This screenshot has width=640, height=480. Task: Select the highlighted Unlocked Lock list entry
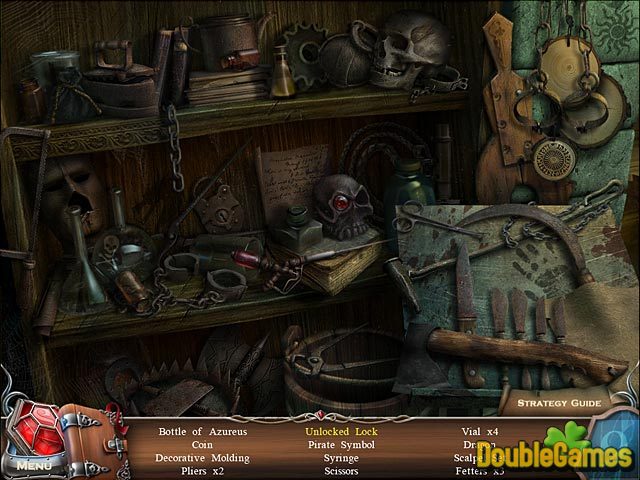click(343, 430)
